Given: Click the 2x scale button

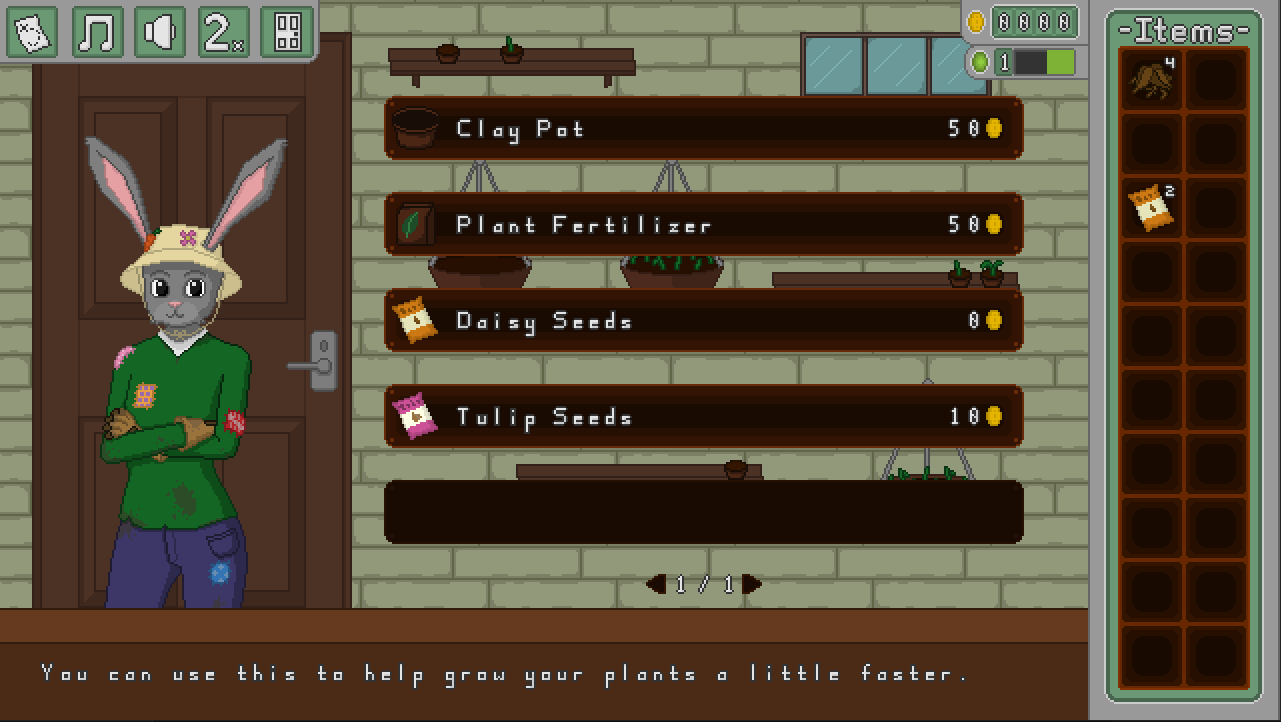Looking at the screenshot, I should click(x=223, y=32).
